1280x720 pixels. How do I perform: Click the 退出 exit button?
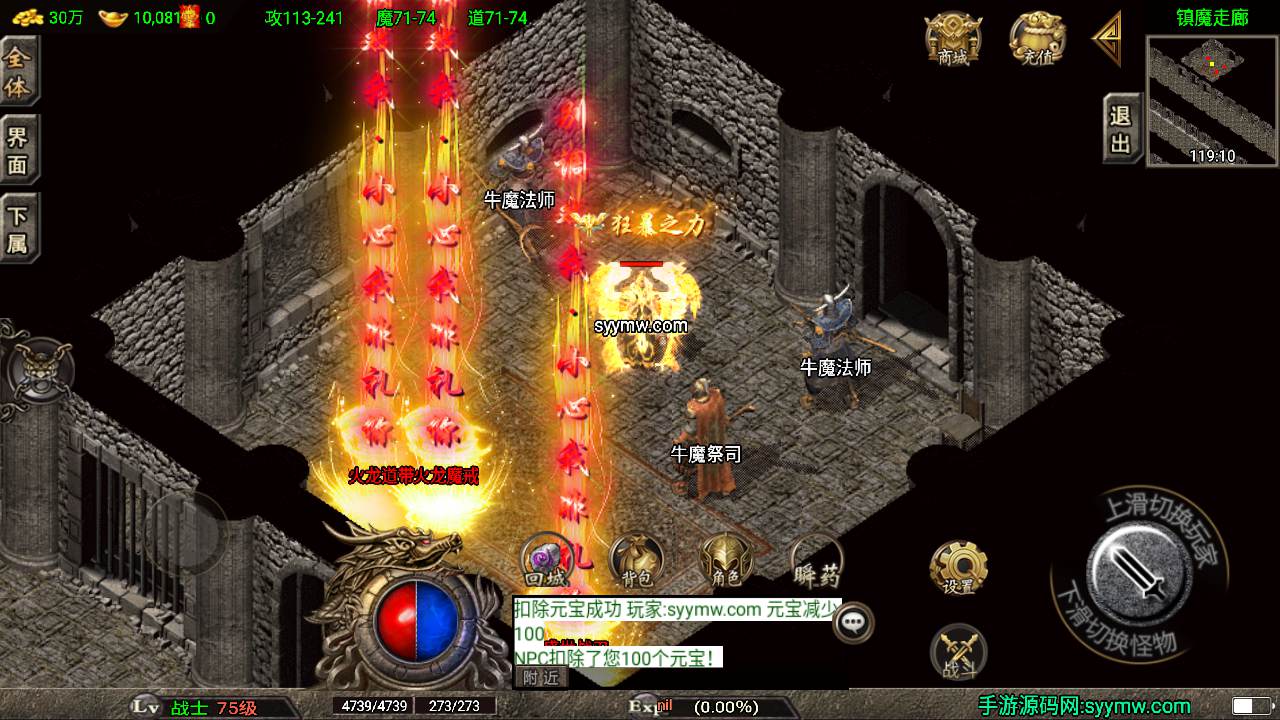click(x=1121, y=129)
